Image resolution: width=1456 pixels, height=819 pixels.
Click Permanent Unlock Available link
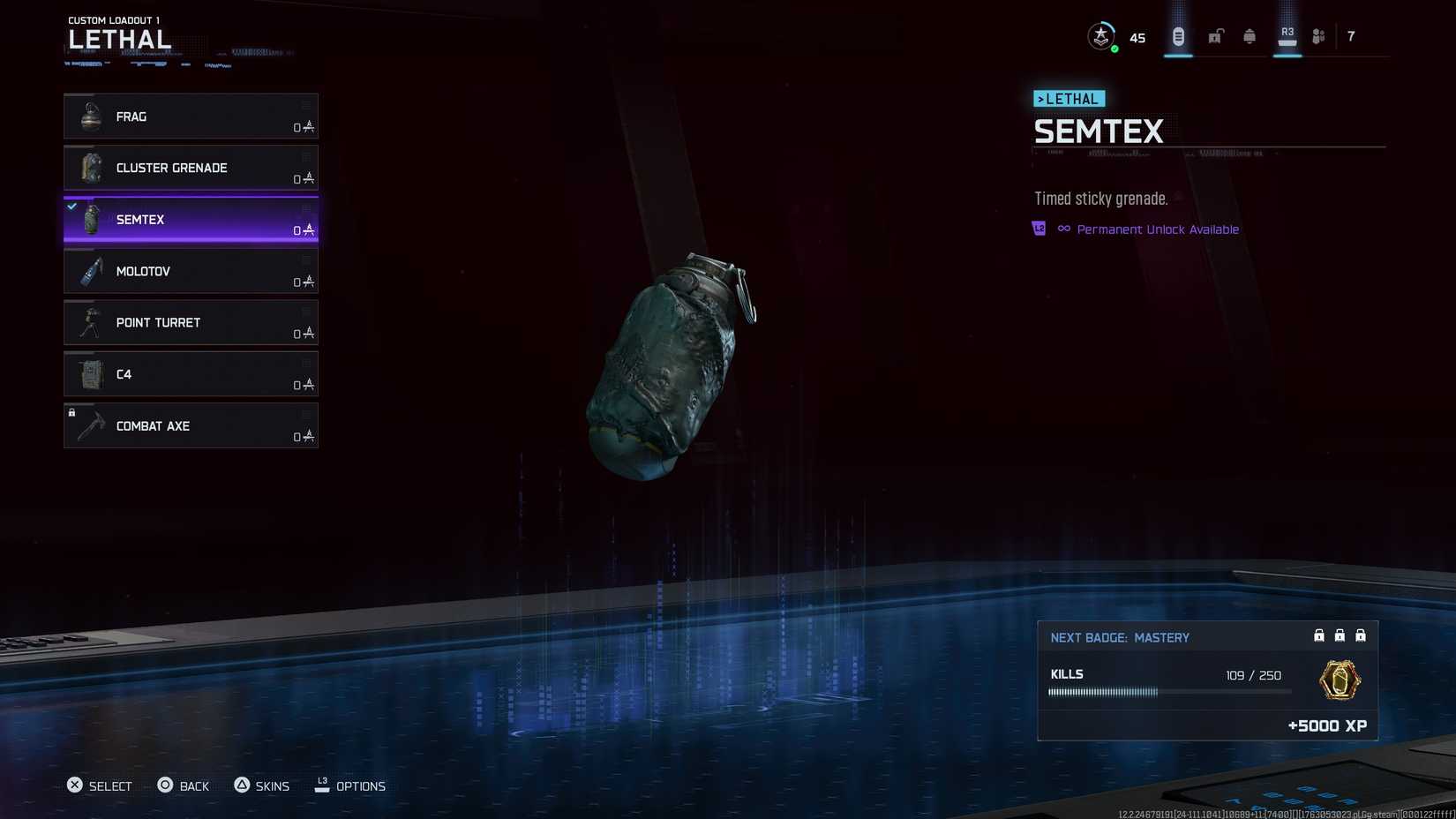[x=1158, y=229]
